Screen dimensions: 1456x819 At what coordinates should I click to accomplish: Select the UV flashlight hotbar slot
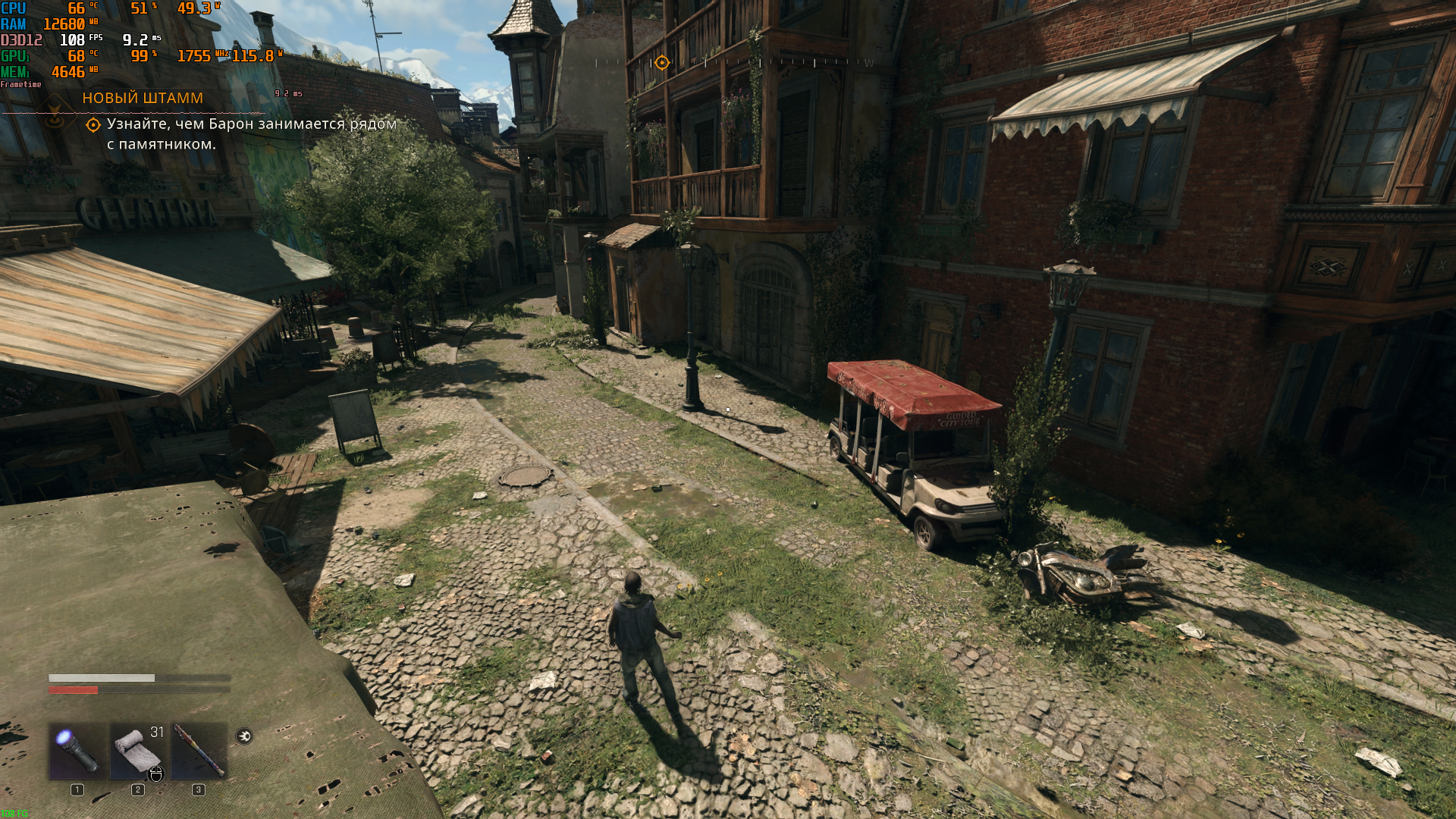coord(77,751)
